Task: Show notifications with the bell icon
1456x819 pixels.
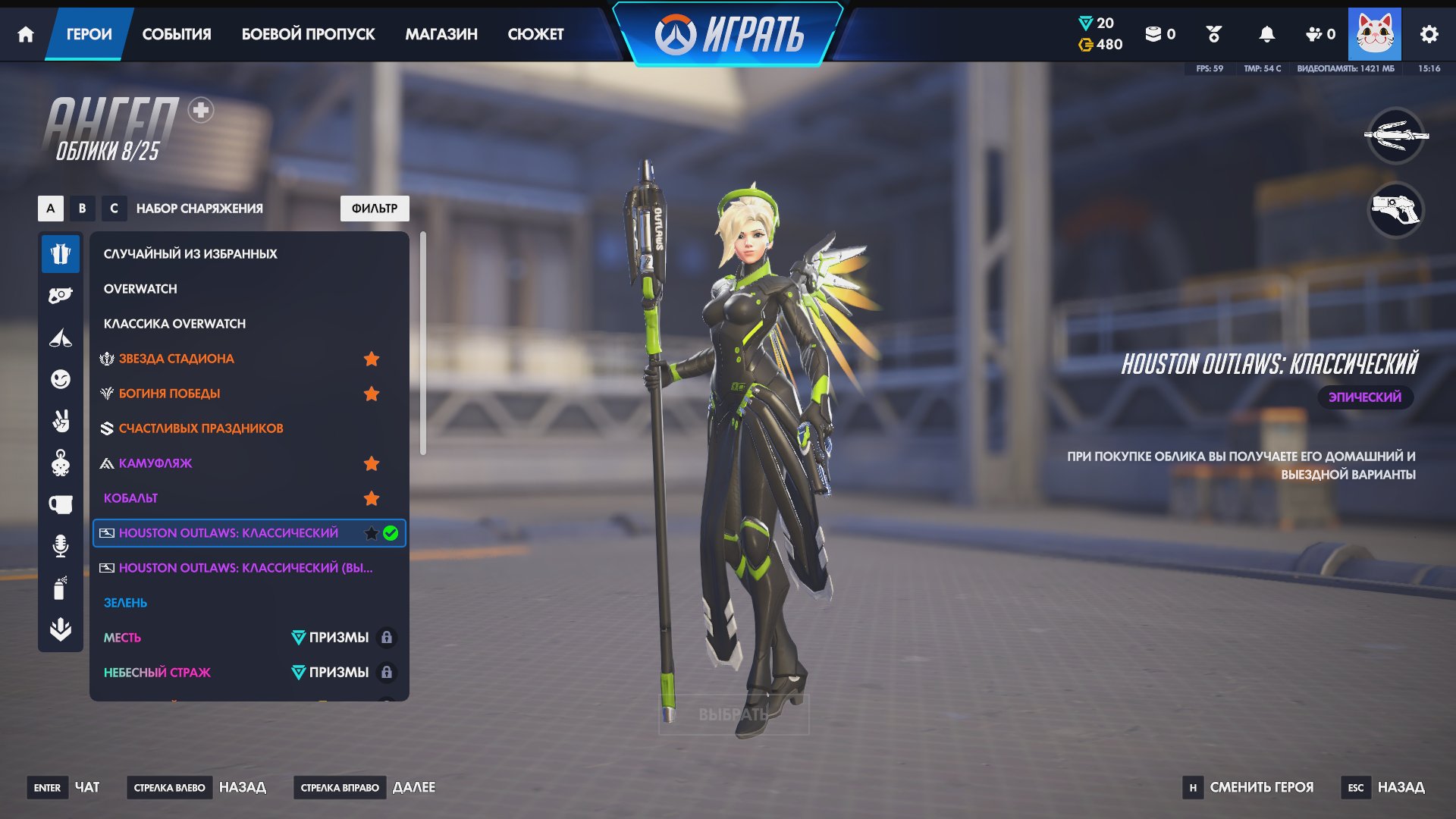Action: click(1266, 34)
